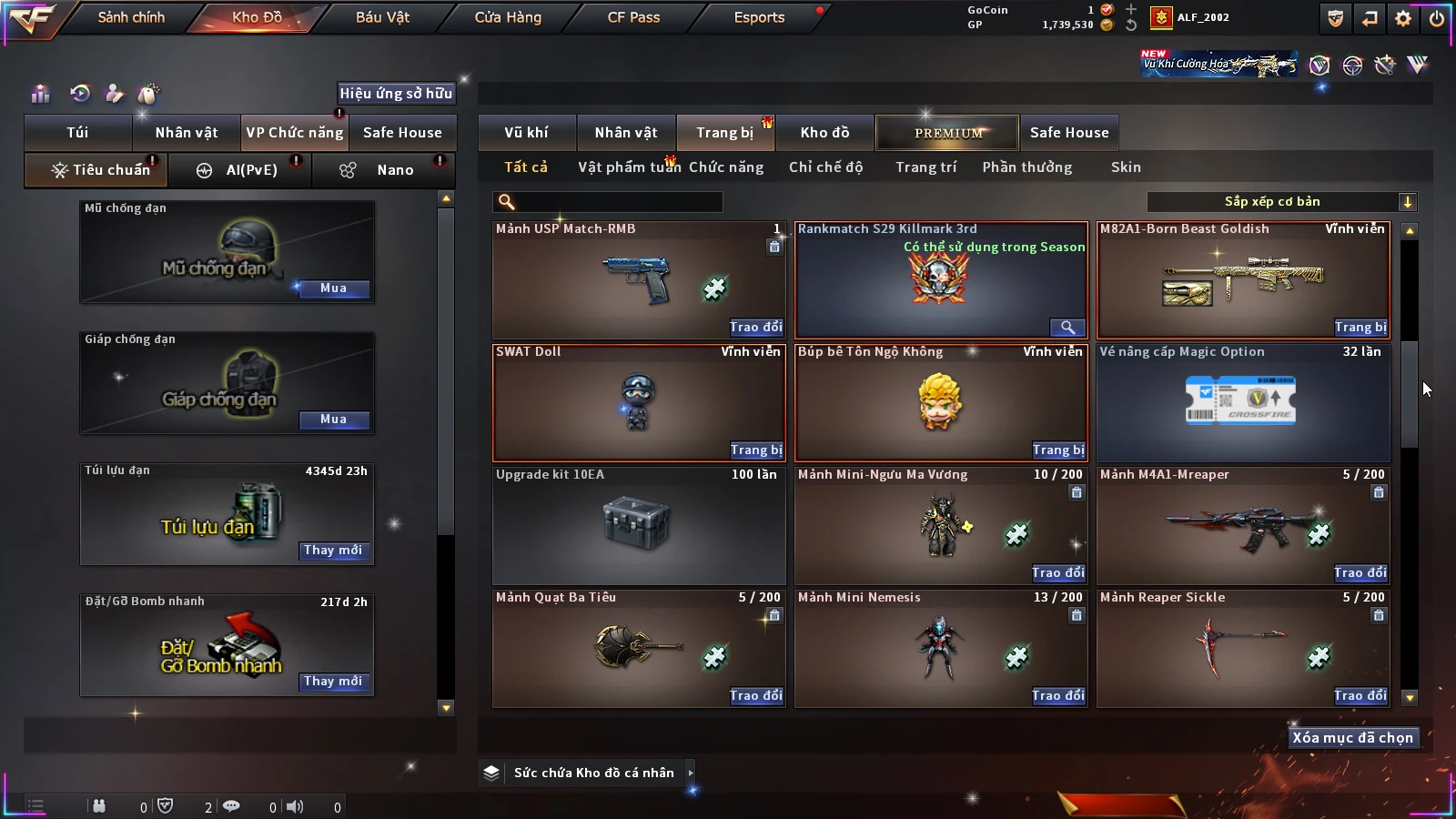The height and width of the screenshot is (819, 1456).
Task: Select the PREMIUM inventory tab
Action: [948, 133]
